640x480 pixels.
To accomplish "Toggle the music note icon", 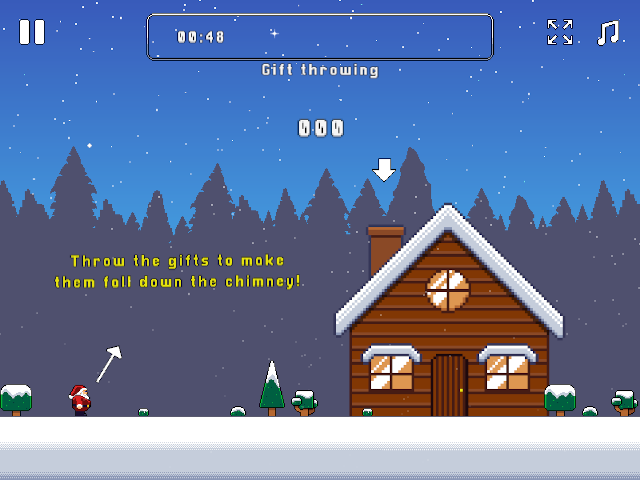I will tap(607, 33).
